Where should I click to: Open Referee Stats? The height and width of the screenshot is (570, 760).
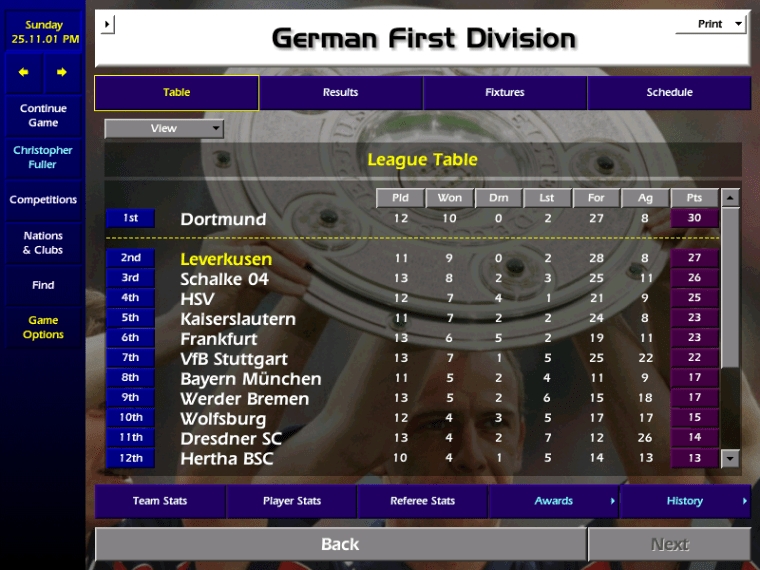click(x=422, y=501)
